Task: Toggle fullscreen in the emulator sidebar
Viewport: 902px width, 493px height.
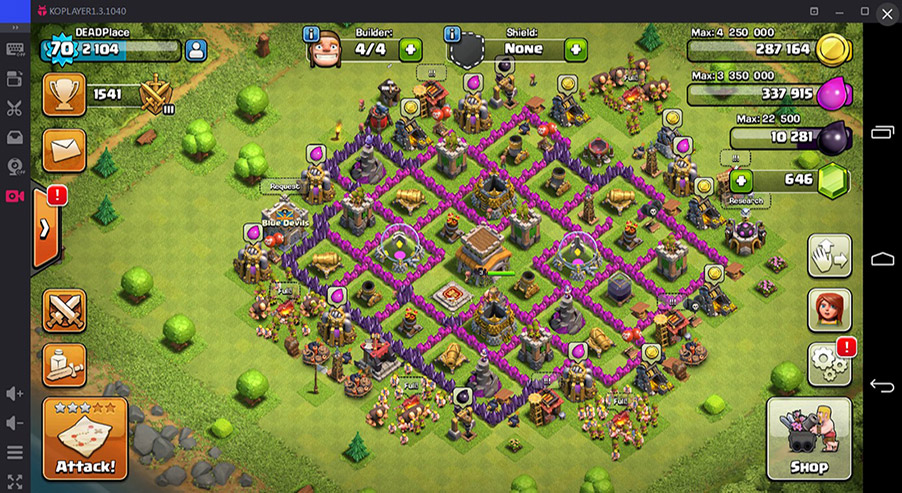Action: point(15,481)
